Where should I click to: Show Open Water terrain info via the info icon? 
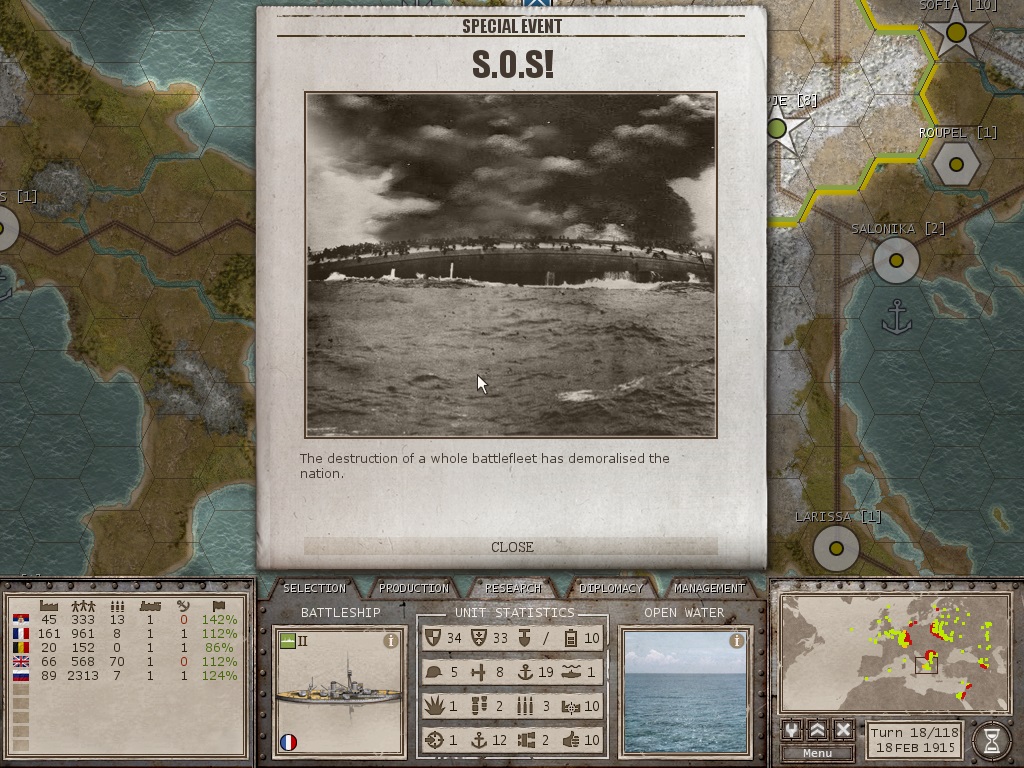click(x=737, y=641)
